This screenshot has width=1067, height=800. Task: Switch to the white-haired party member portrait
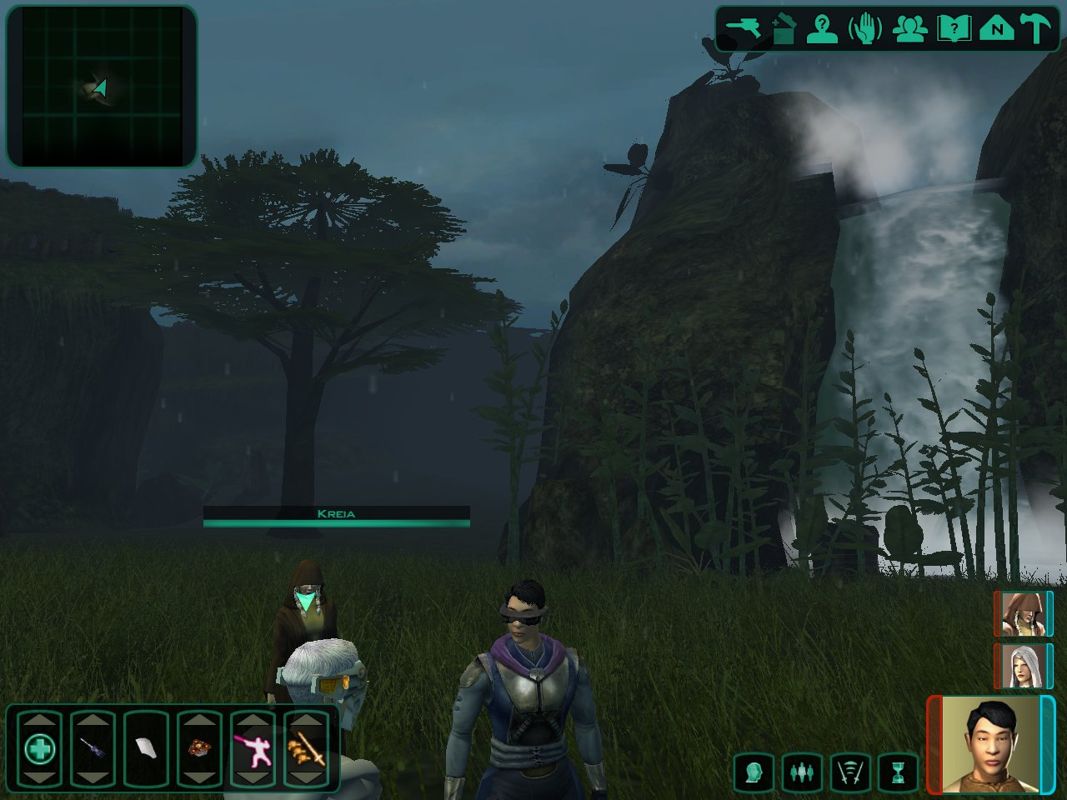point(1022,666)
